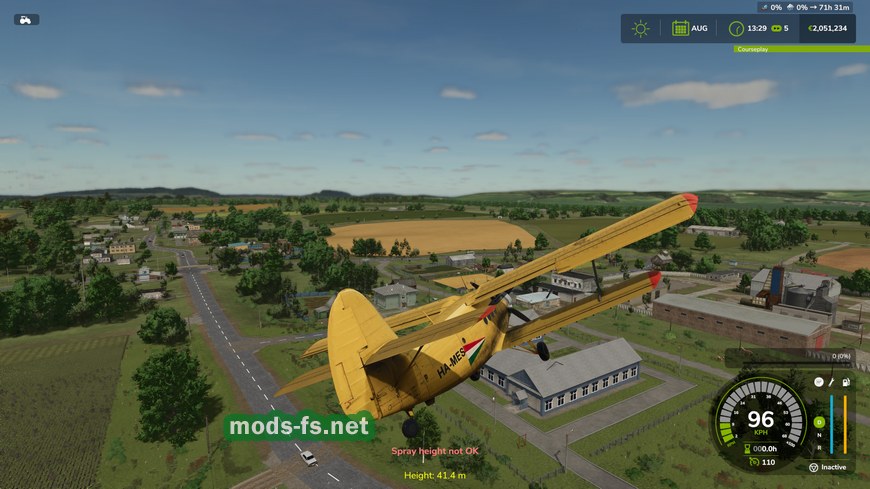This screenshot has height=489, width=870.
Task: Click the Inactive steering wheel indicator
Action: click(813, 467)
